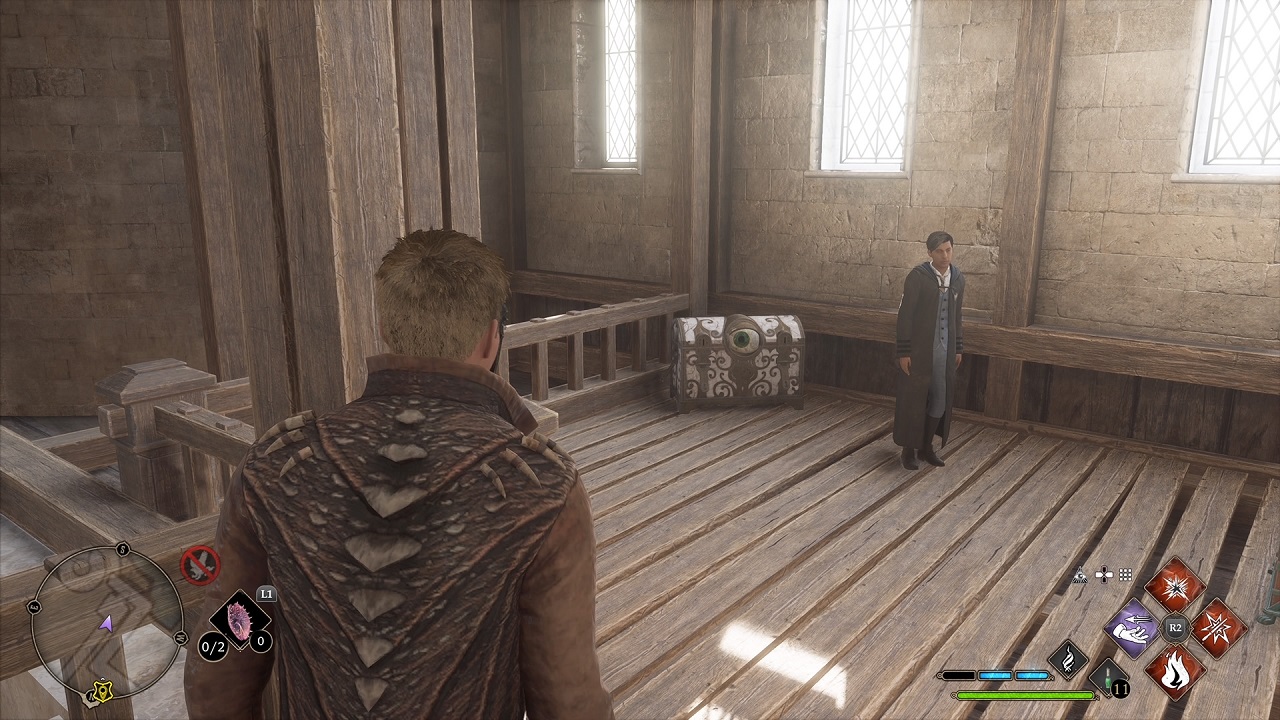The width and height of the screenshot is (1280, 720).
Task: Click the D-pad spell set indicator icon
Action: [1105, 575]
